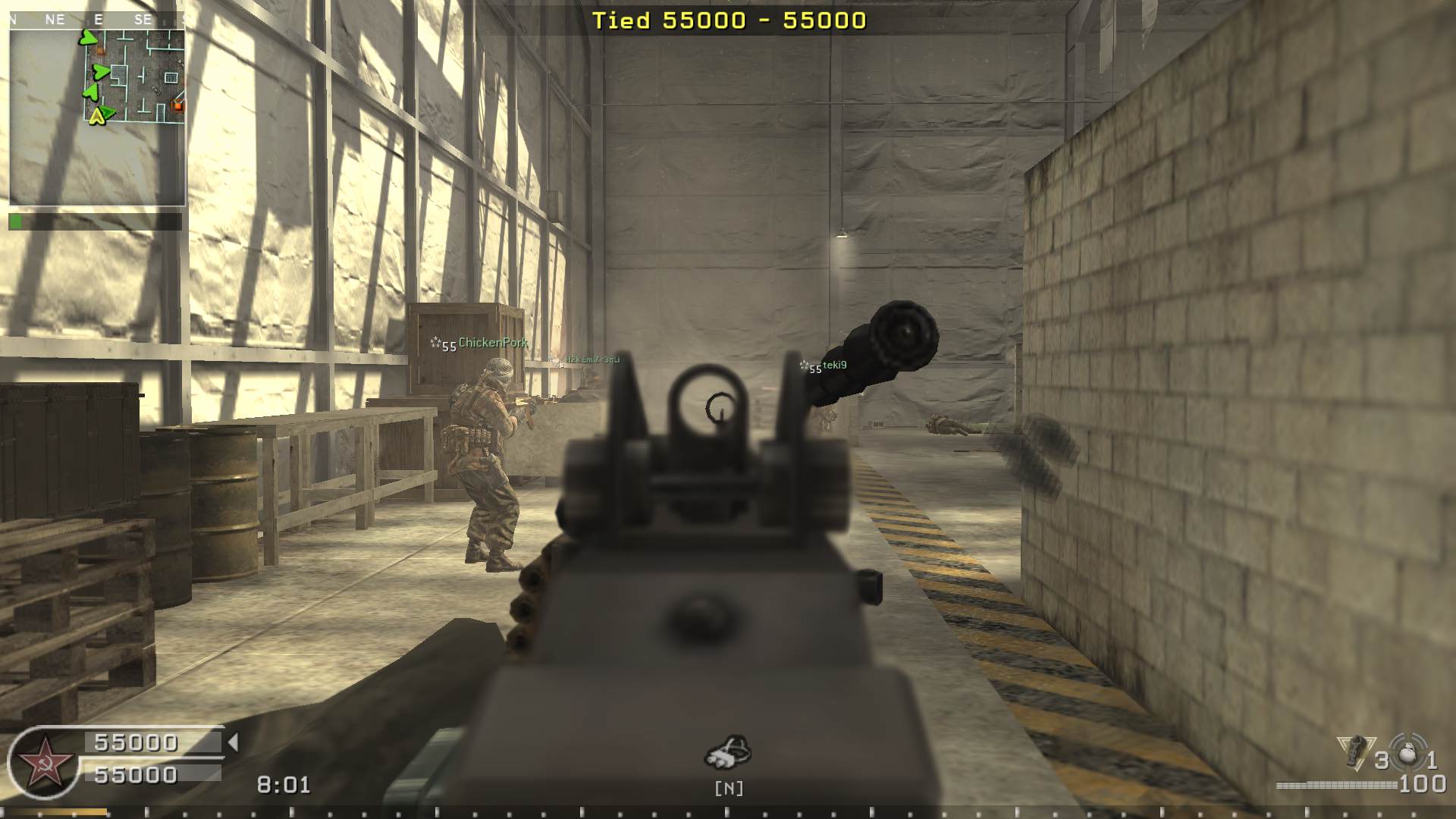Select the red star faction emblem
Image resolution: width=1456 pixels, height=819 pixels.
(x=43, y=762)
